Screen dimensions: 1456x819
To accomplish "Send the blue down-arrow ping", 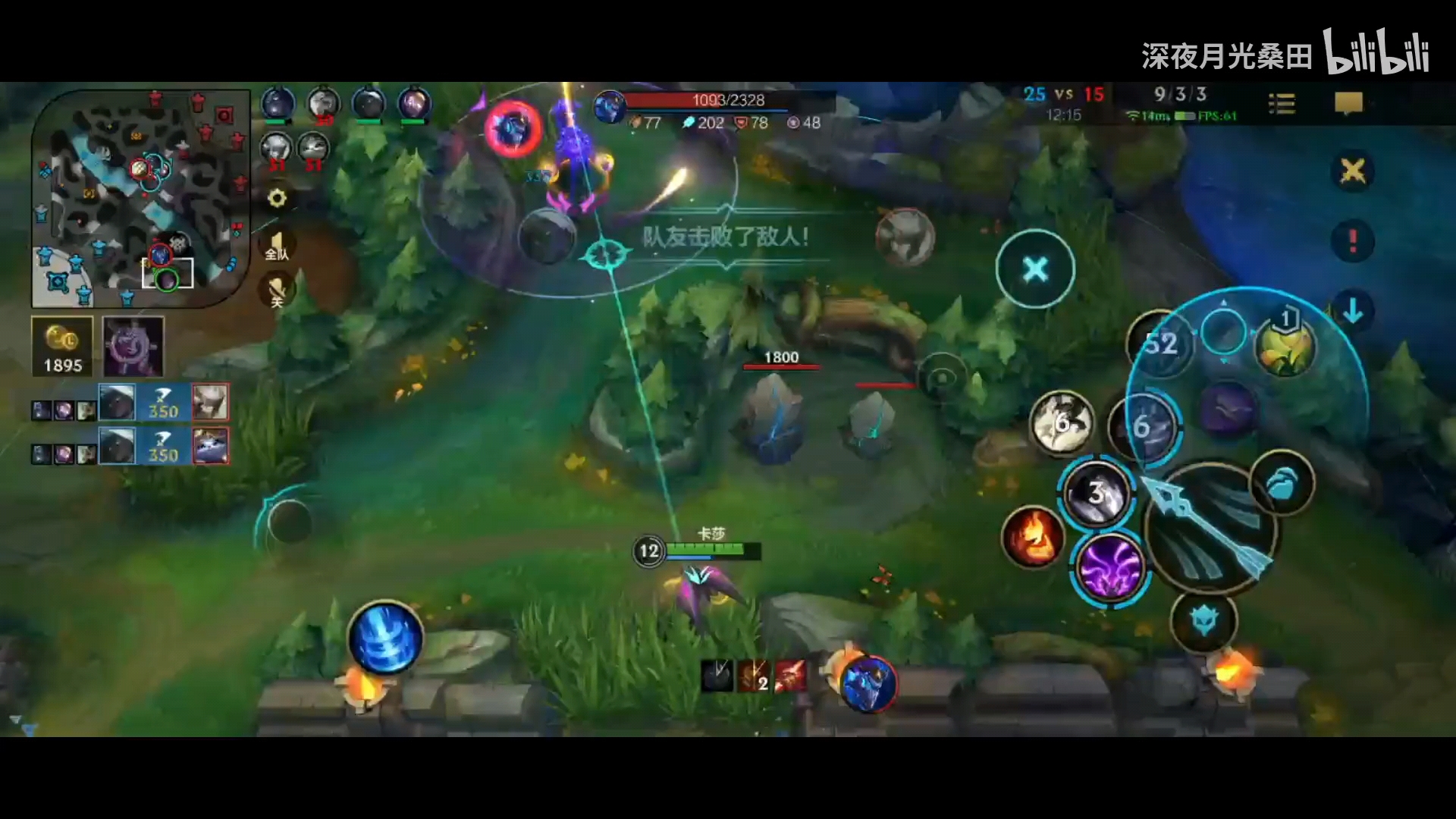I will click(1352, 311).
